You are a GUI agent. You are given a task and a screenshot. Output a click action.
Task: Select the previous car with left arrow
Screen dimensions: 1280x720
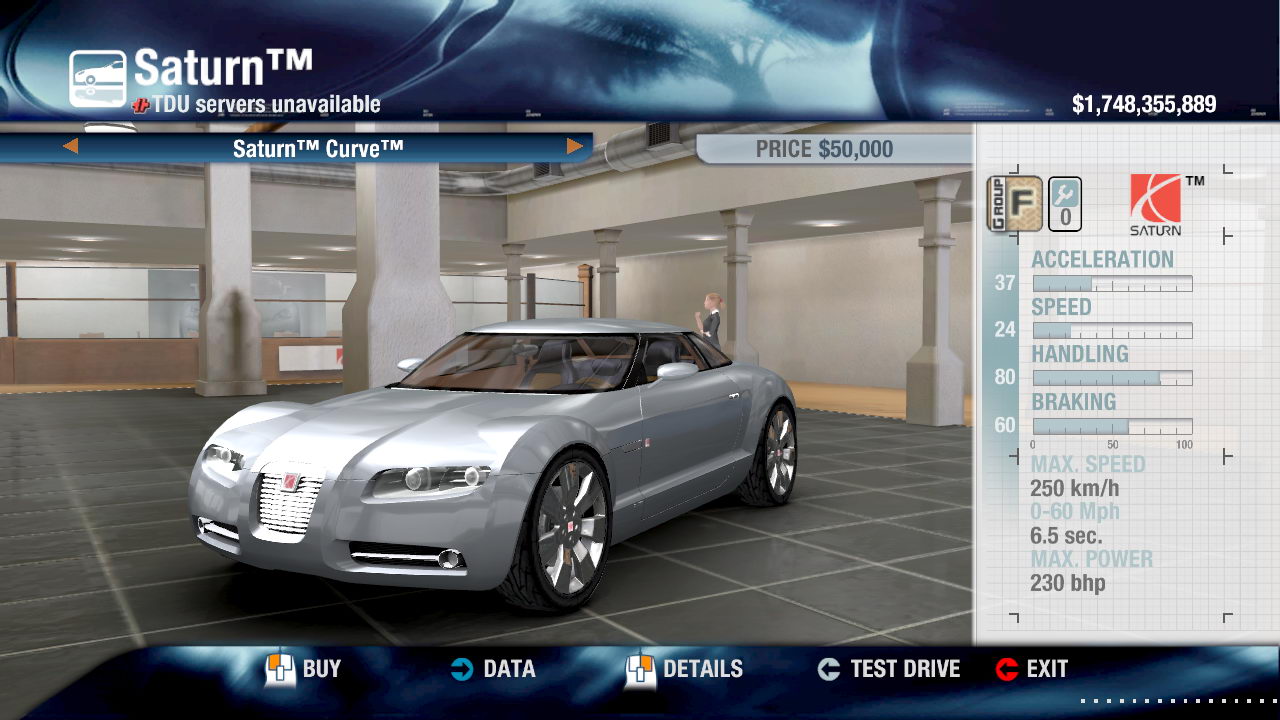71,147
